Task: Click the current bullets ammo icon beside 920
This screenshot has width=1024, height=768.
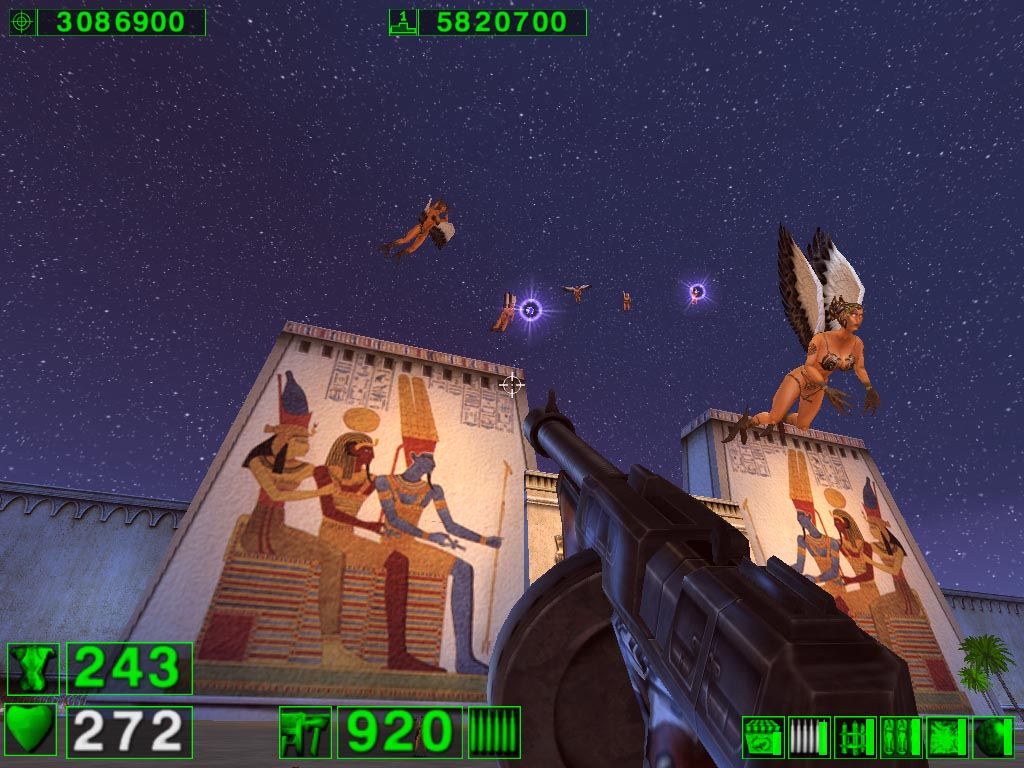Action: 494,732
